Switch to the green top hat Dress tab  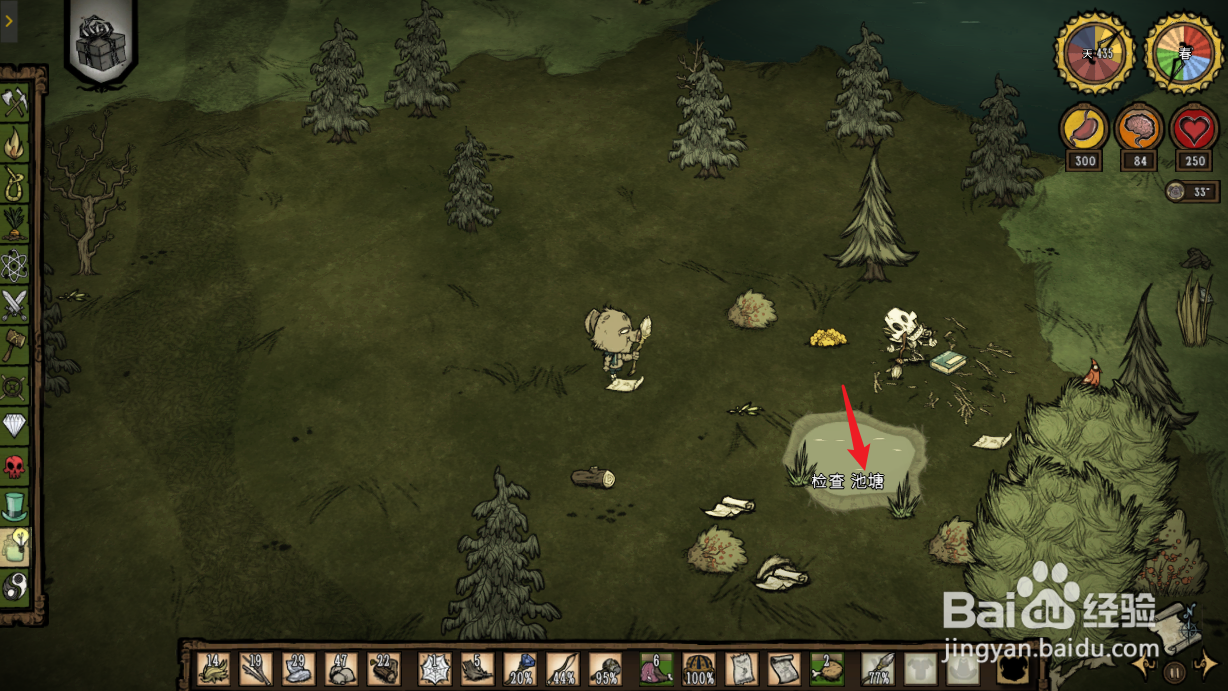click(15, 506)
